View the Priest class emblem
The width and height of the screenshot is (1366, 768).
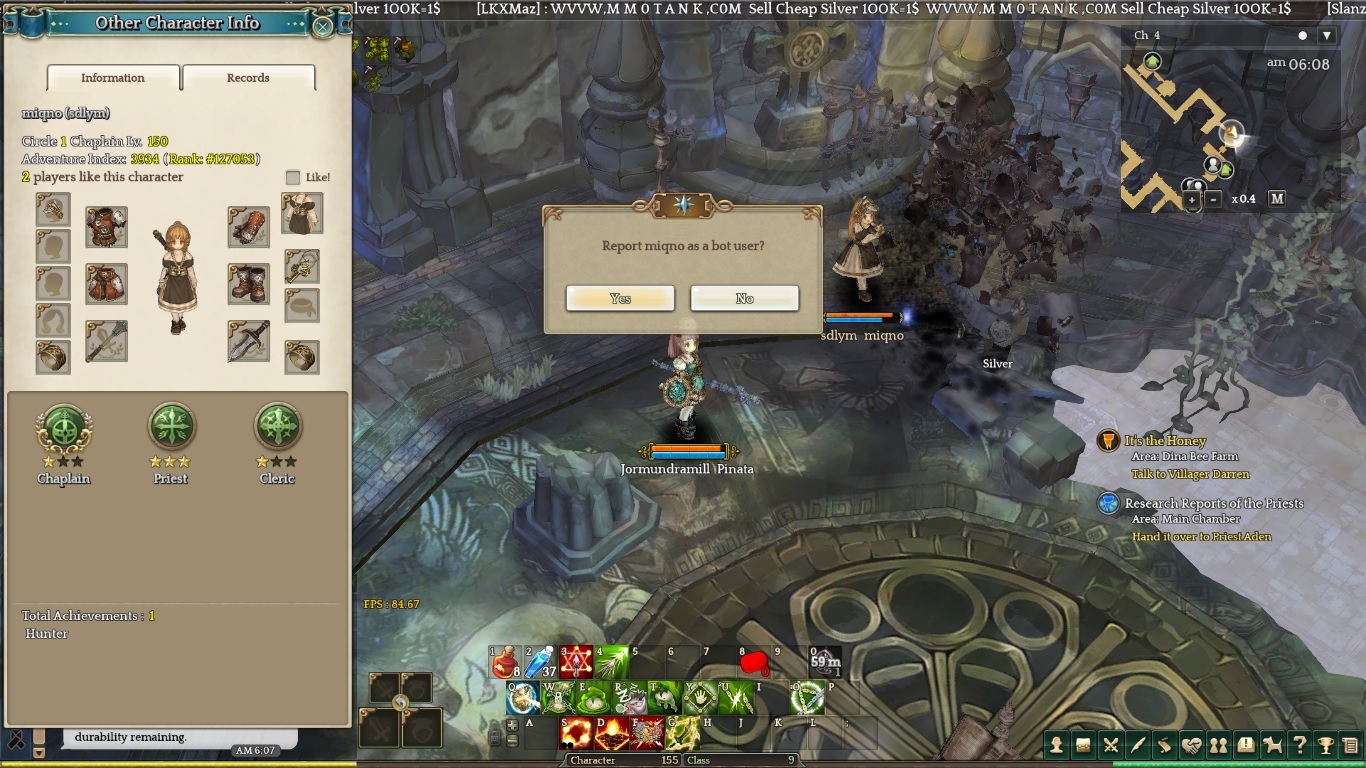tap(171, 428)
